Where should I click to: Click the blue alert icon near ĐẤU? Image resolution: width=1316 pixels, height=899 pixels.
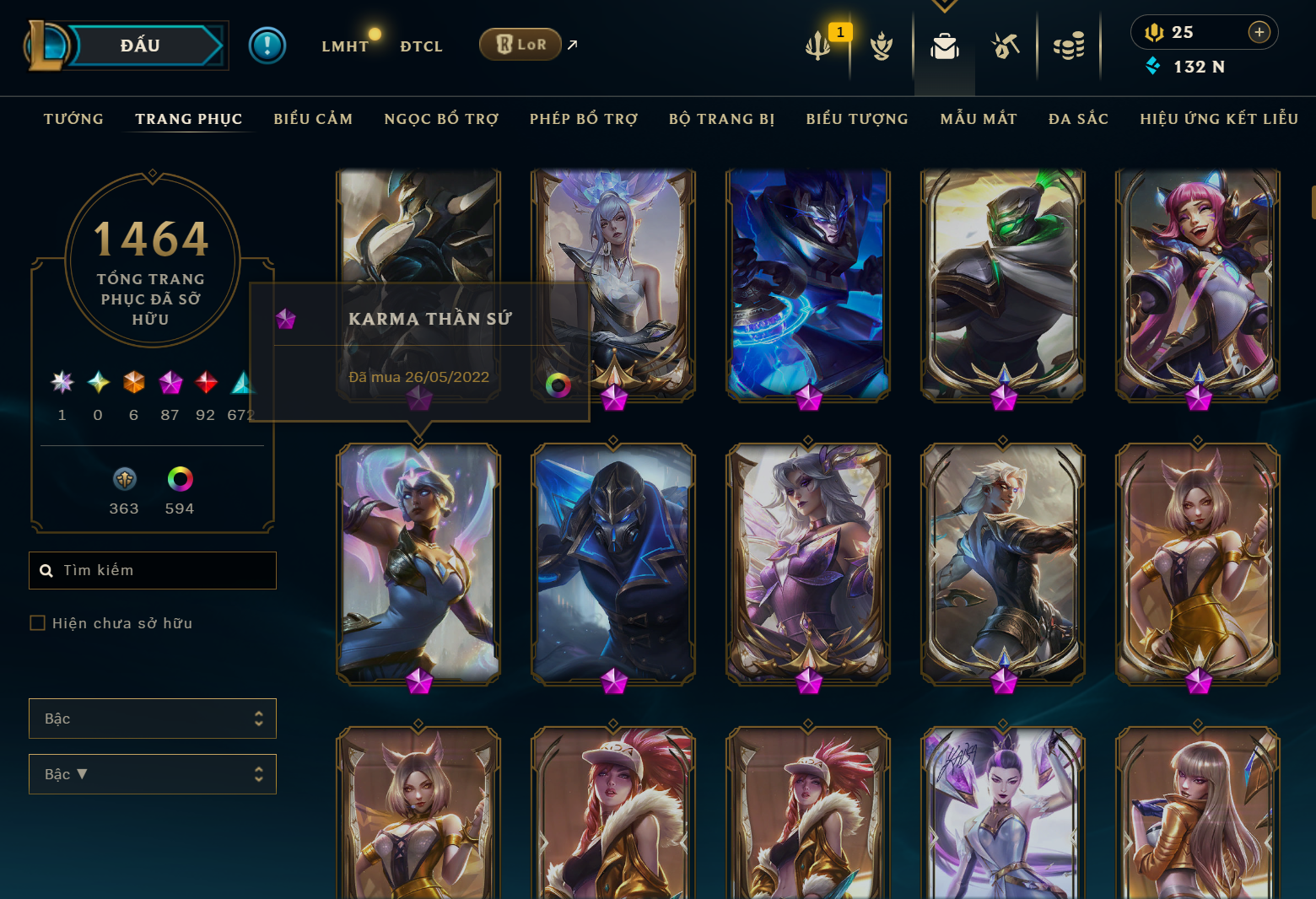267,45
